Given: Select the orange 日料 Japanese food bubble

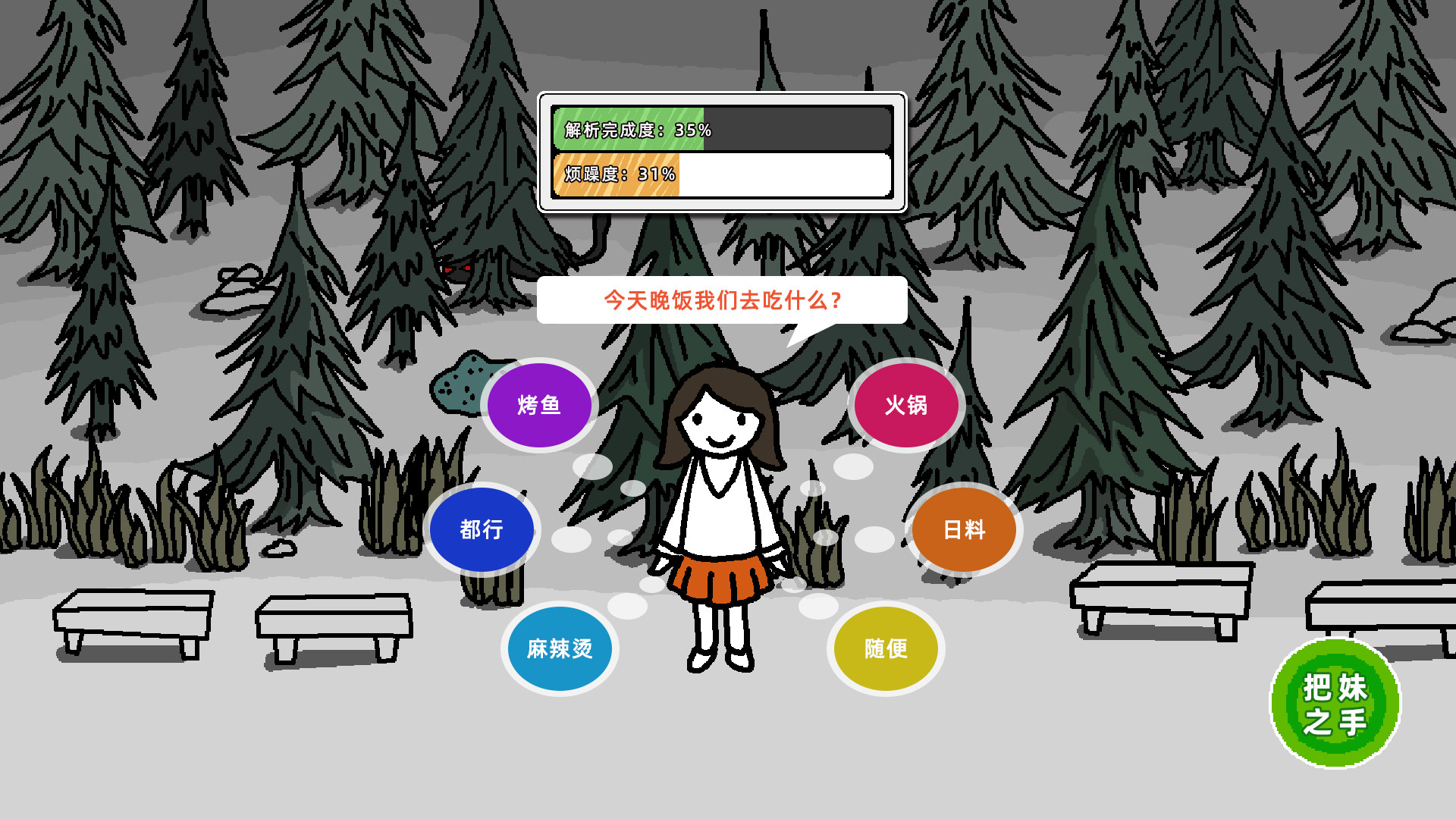Looking at the screenshot, I should coord(964,529).
